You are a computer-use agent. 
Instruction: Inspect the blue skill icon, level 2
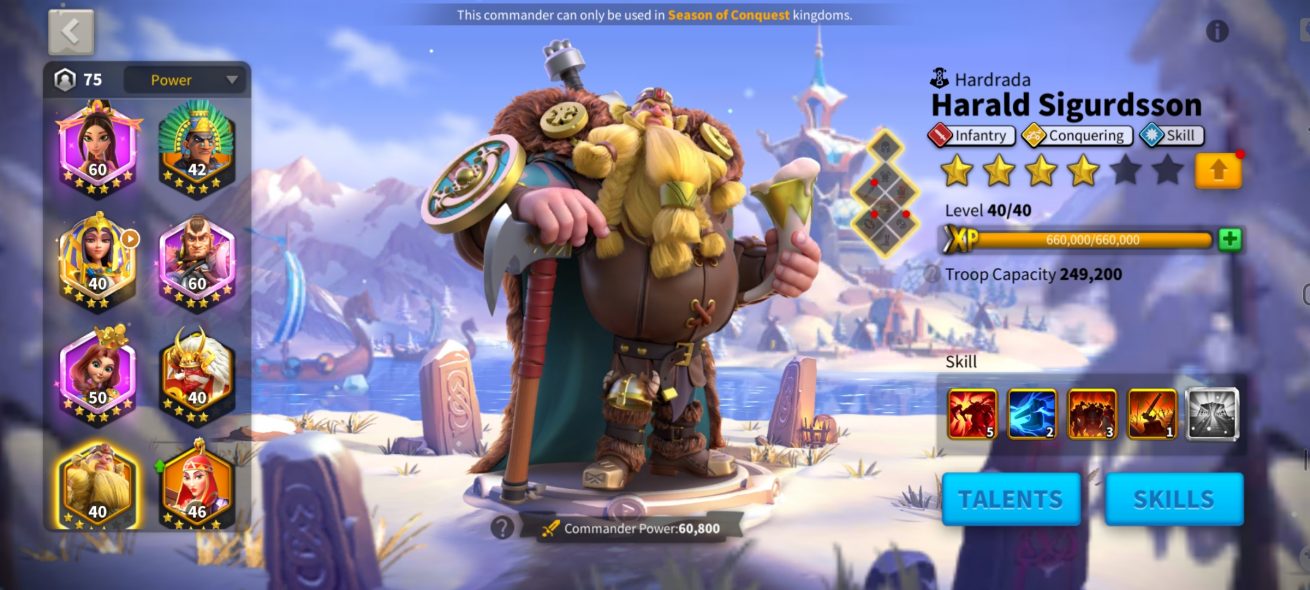pyautogui.click(x=1032, y=414)
